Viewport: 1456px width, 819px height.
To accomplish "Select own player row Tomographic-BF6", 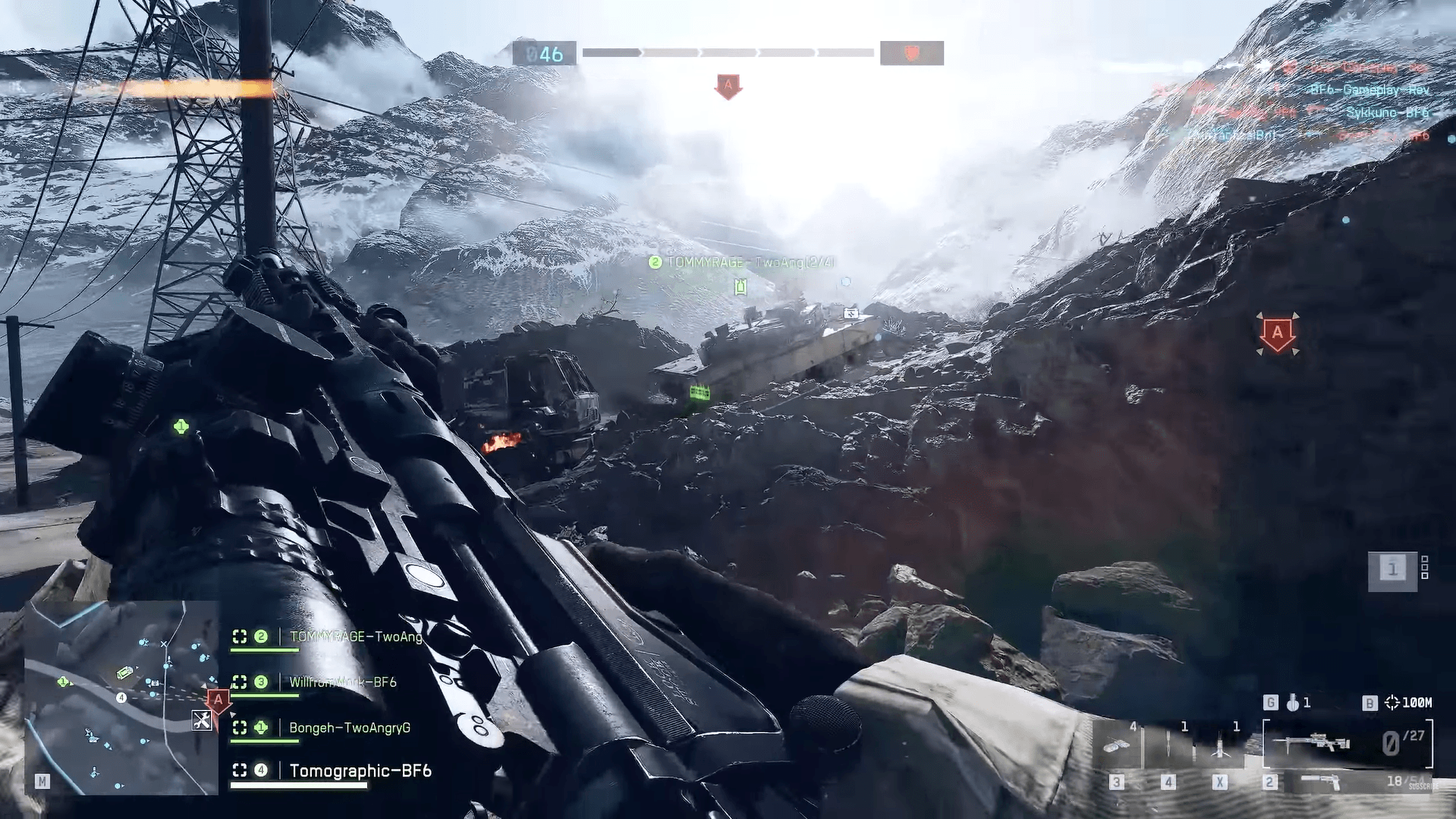I will pos(360,771).
